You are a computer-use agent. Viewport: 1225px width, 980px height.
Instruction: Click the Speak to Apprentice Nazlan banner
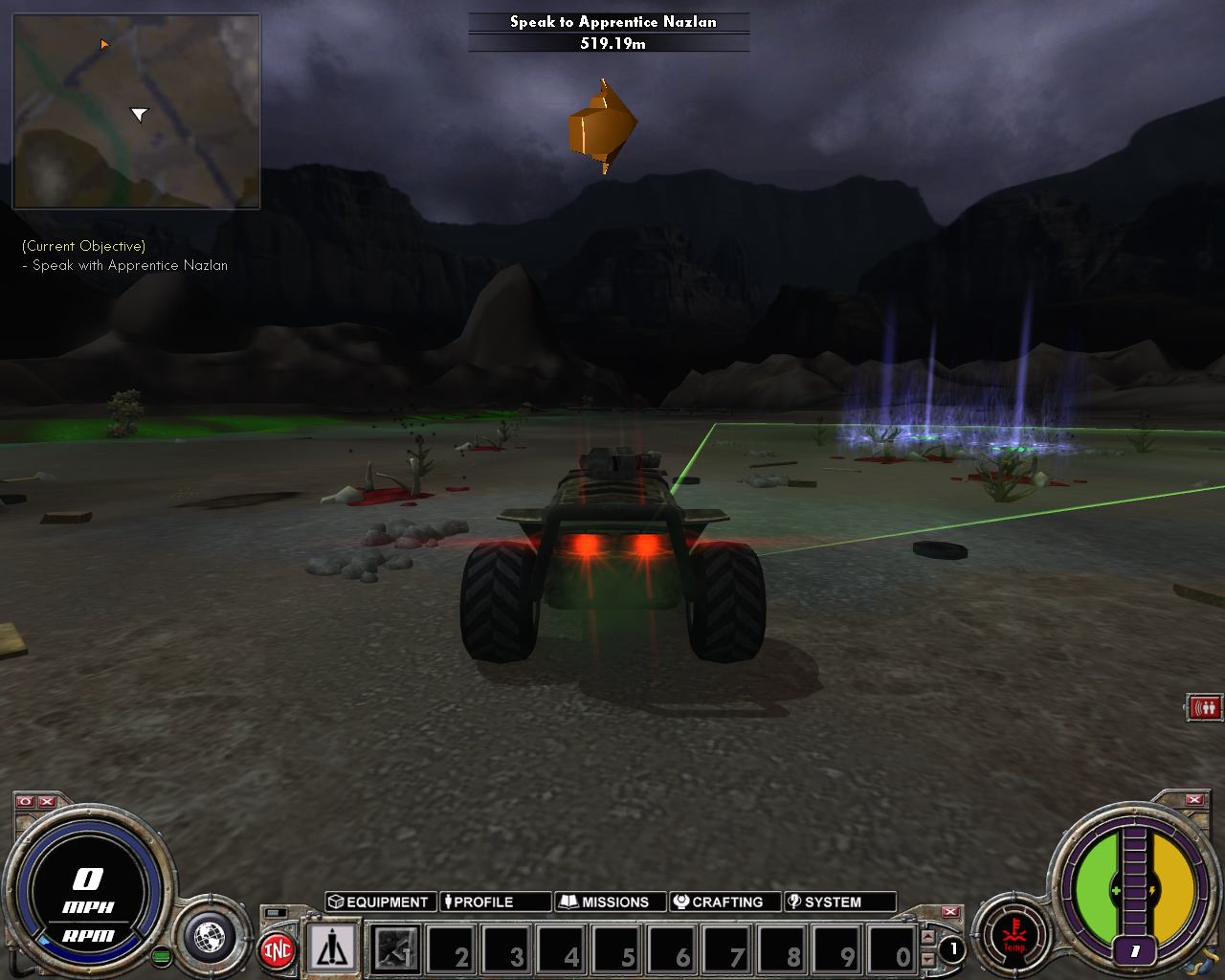[x=612, y=21]
